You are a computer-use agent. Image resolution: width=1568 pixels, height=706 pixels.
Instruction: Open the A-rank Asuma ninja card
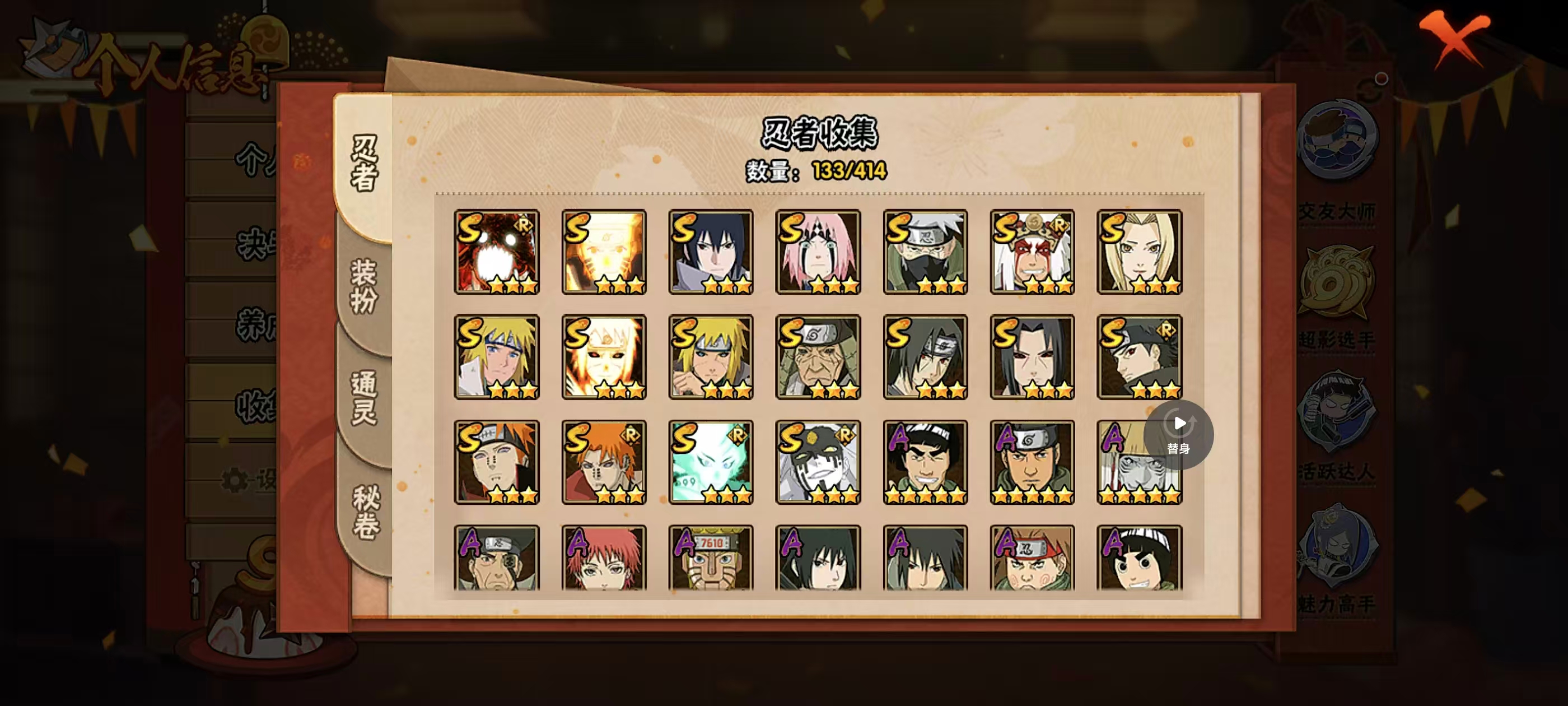pos(1032,462)
